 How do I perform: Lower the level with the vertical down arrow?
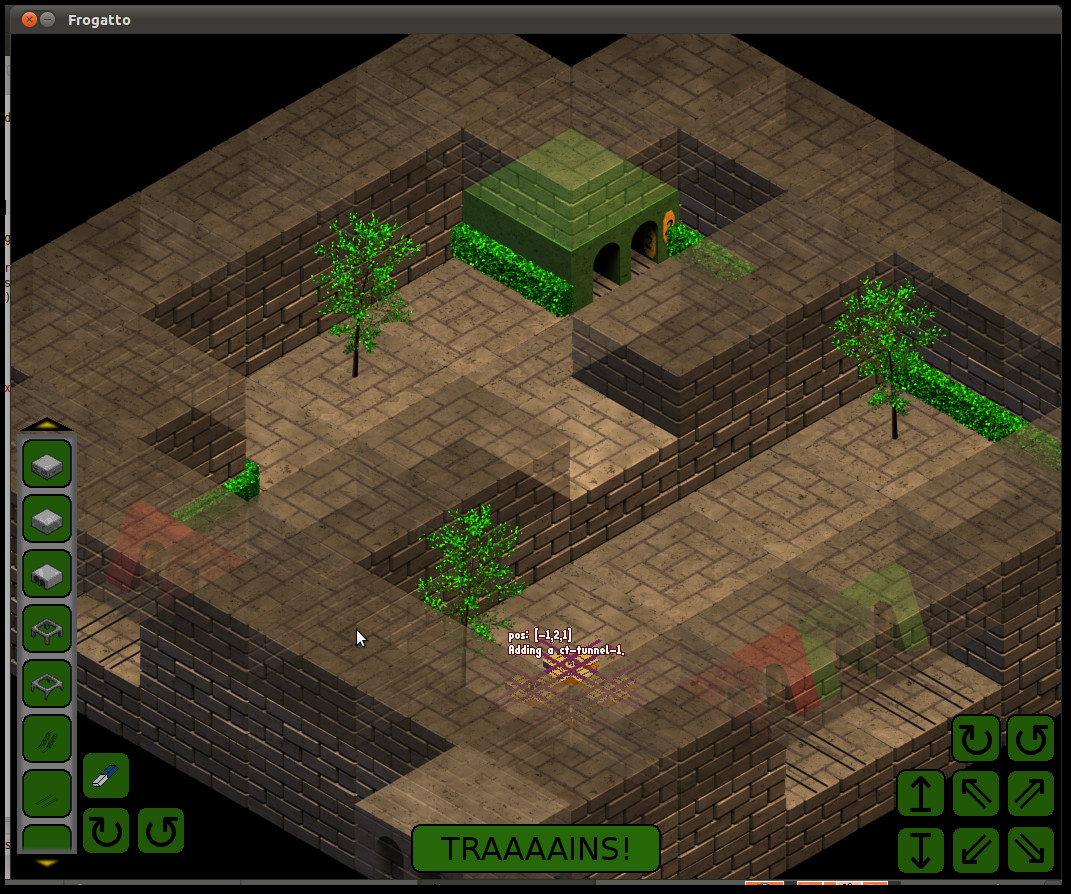coord(921,850)
